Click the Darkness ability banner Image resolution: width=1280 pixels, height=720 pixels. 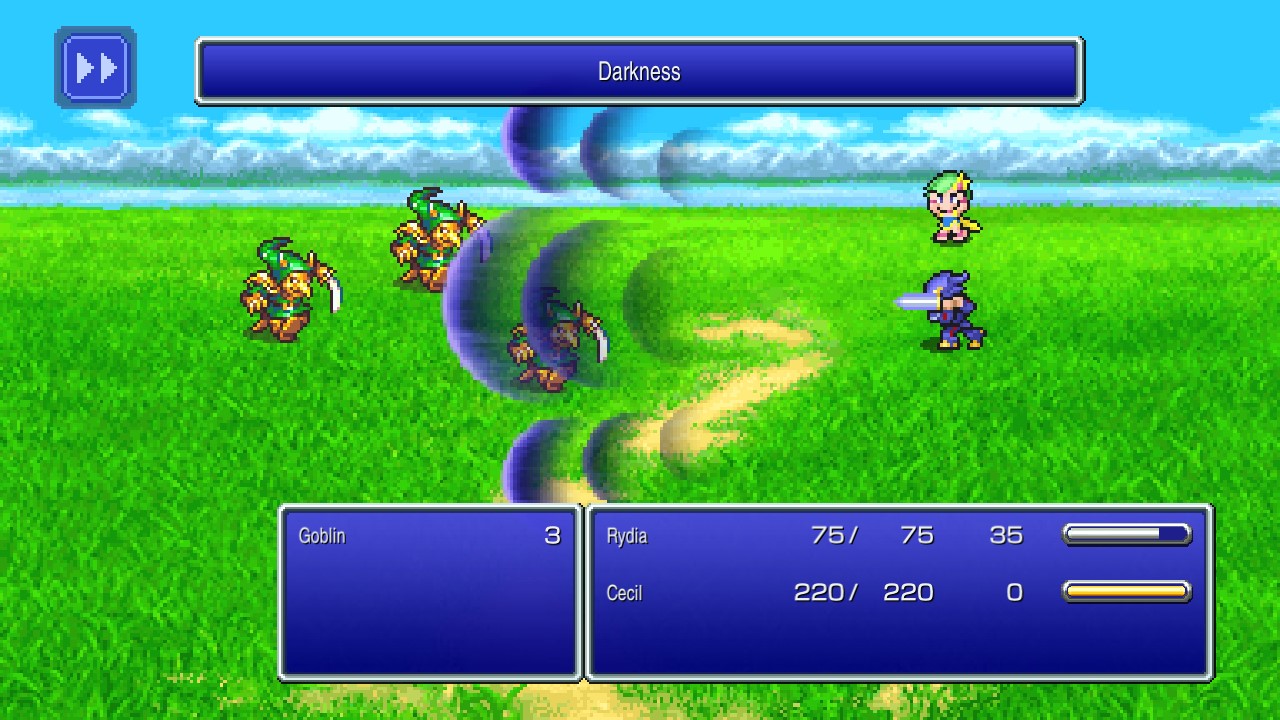[x=638, y=71]
